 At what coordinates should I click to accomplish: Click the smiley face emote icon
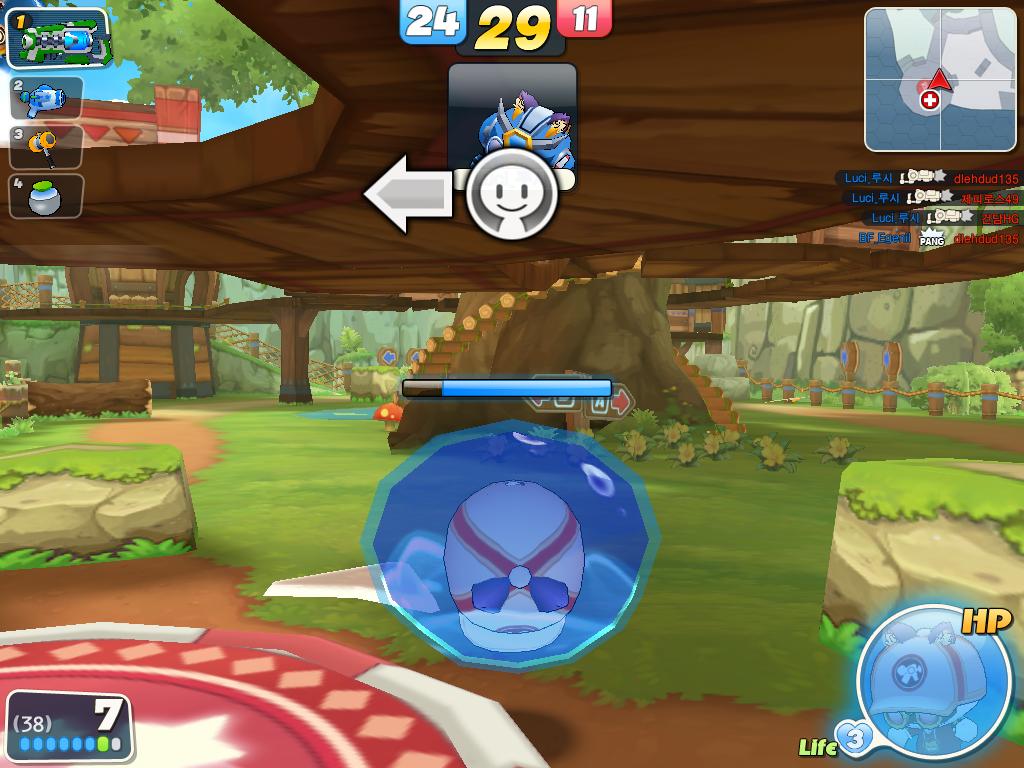[512, 193]
